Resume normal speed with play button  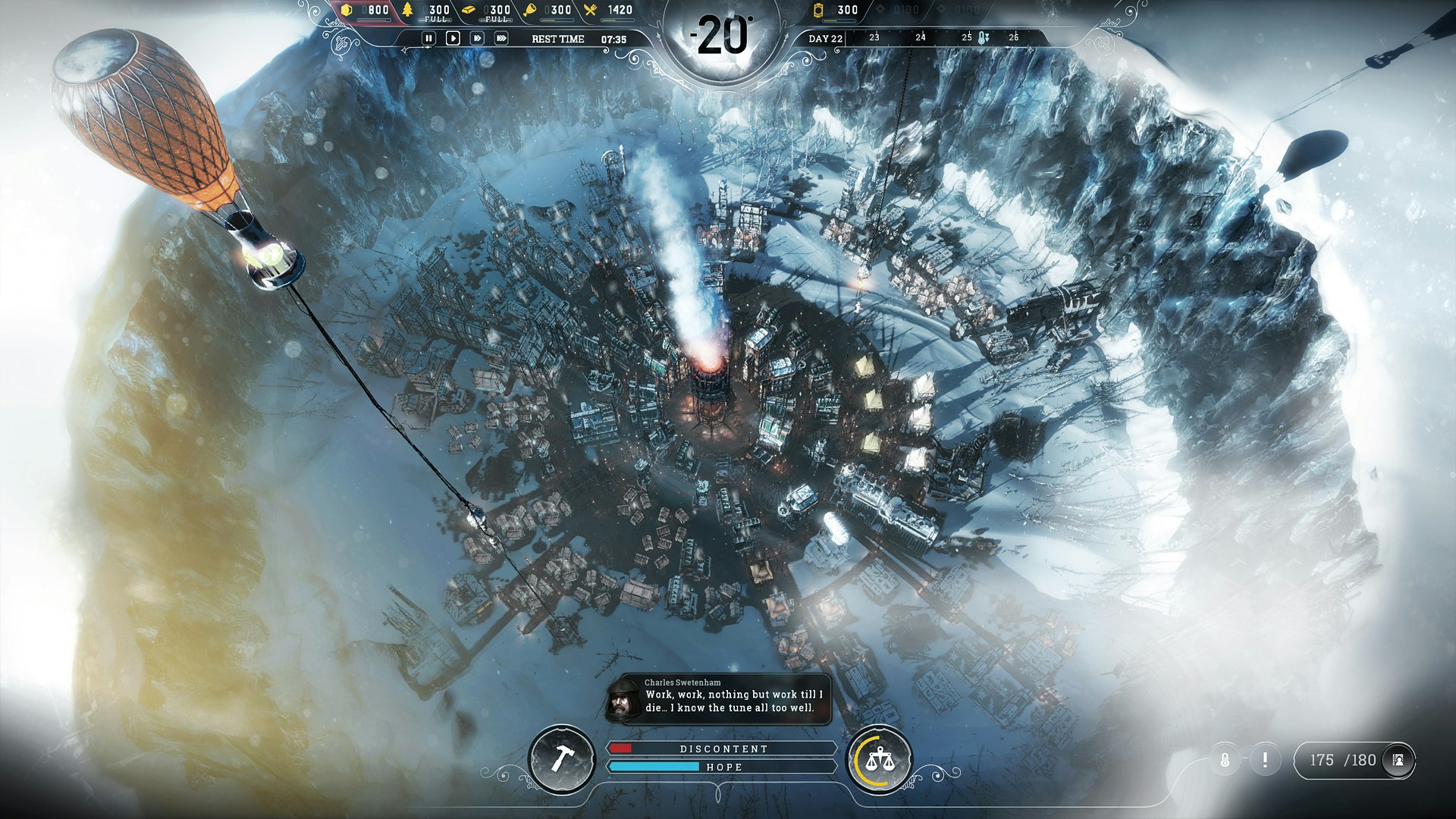pos(453,38)
